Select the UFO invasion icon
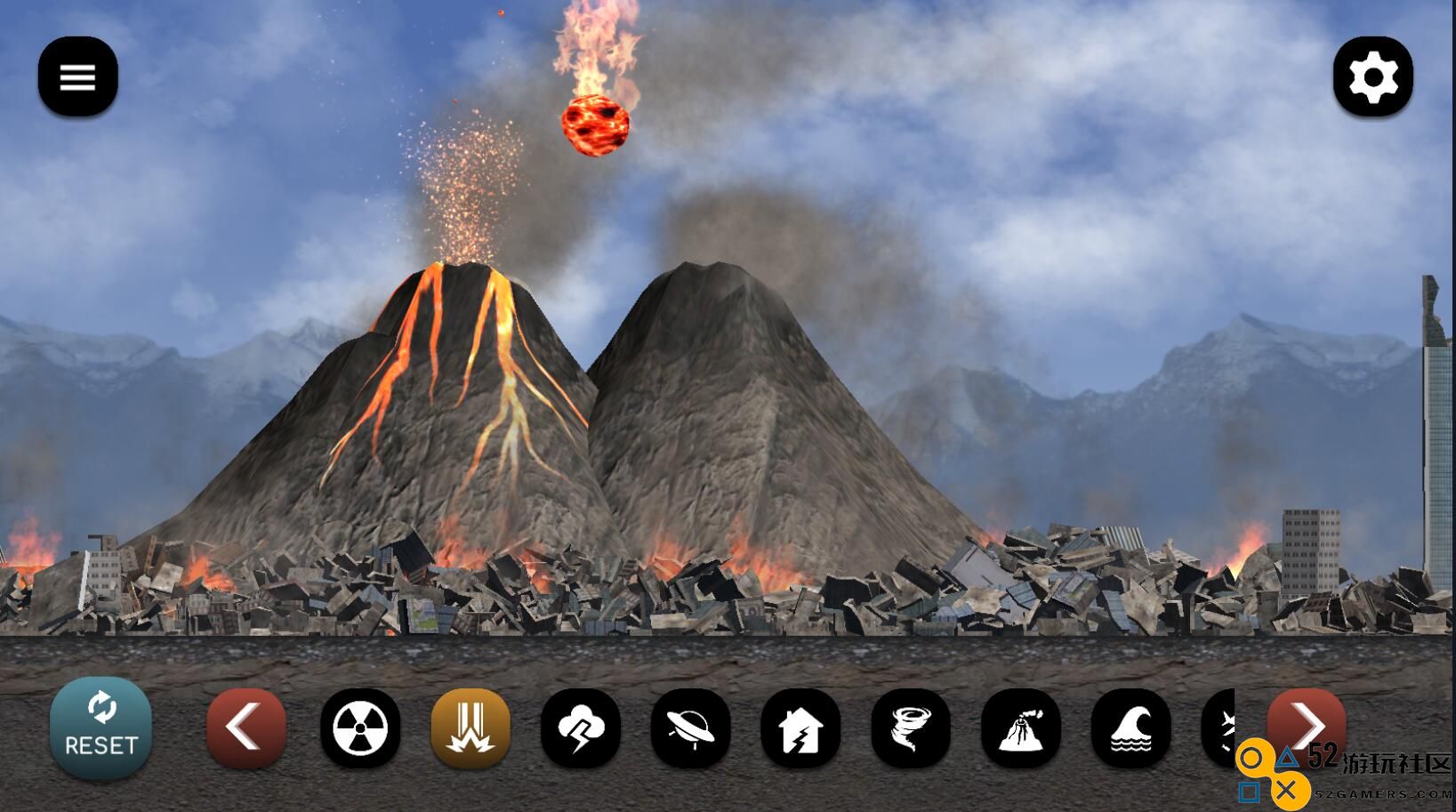 pos(691,728)
